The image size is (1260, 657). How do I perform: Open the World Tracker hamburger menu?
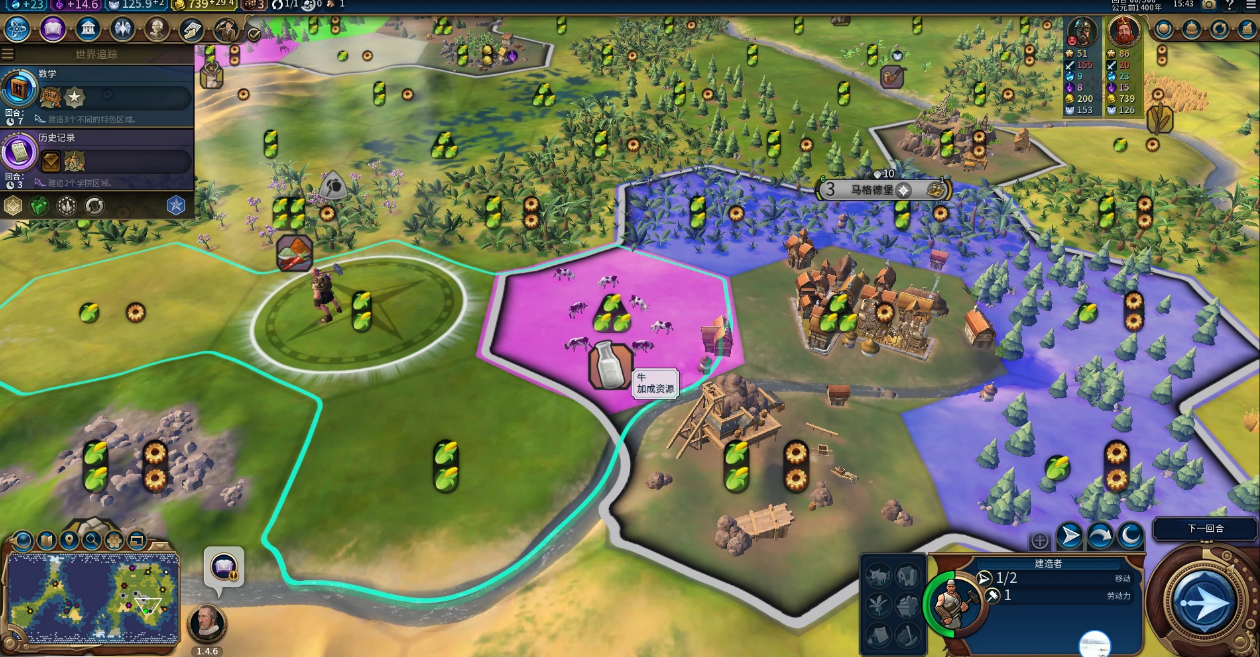(x=8, y=54)
